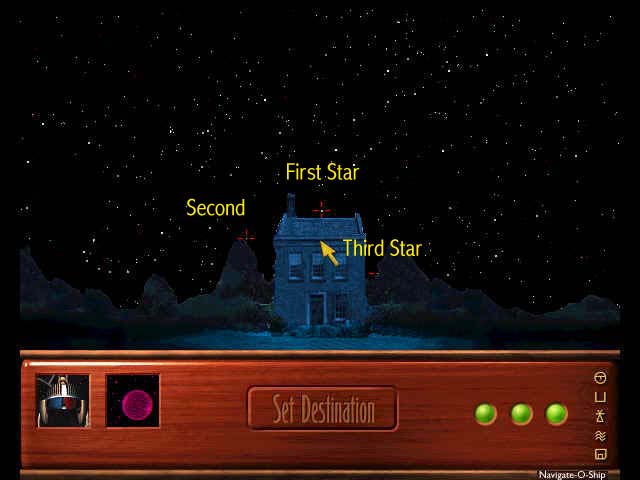Open the square Real Life icon
Screen dimensions: 640x480
(600, 454)
